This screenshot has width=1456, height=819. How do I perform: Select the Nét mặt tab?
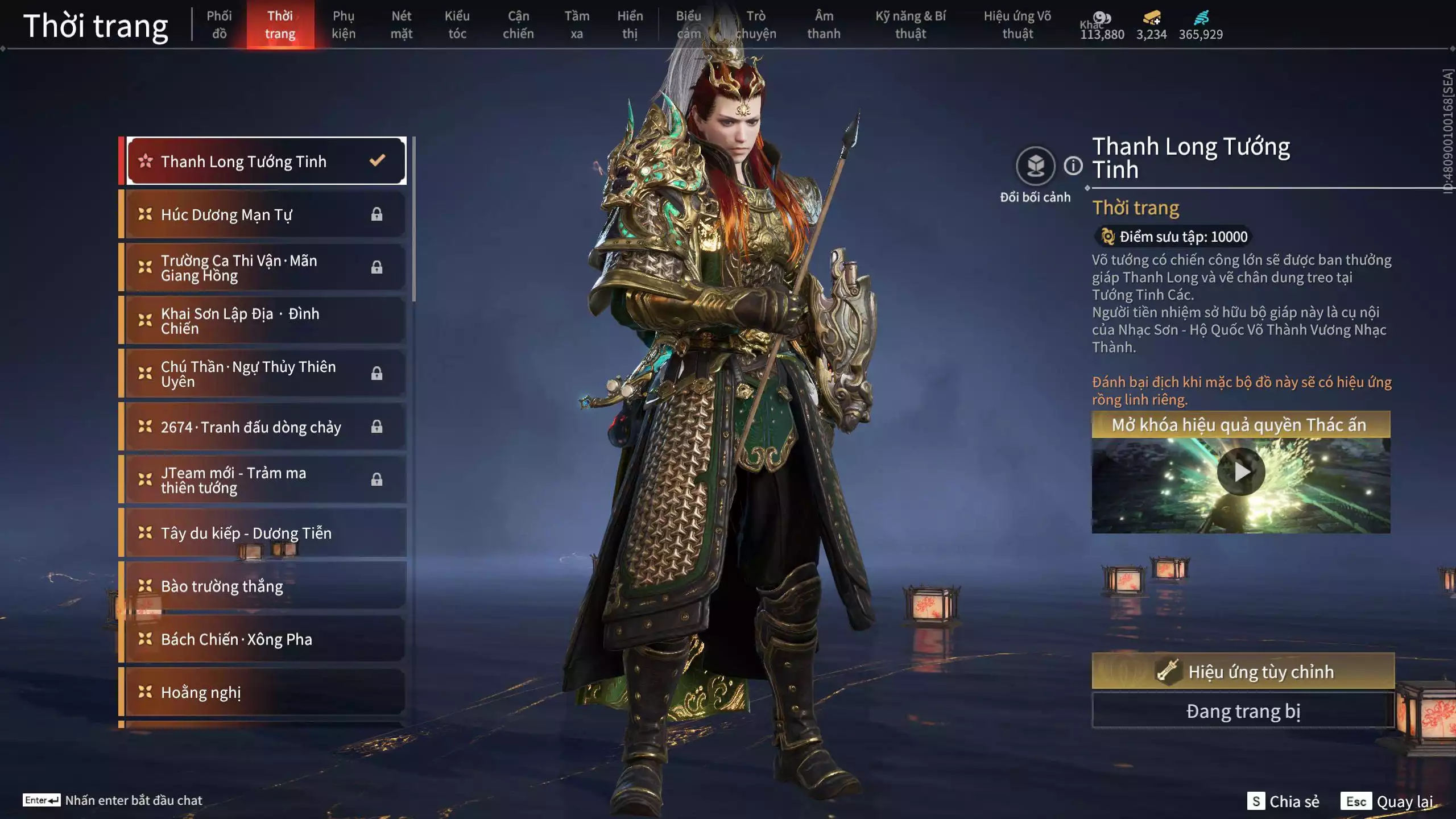point(401,25)
